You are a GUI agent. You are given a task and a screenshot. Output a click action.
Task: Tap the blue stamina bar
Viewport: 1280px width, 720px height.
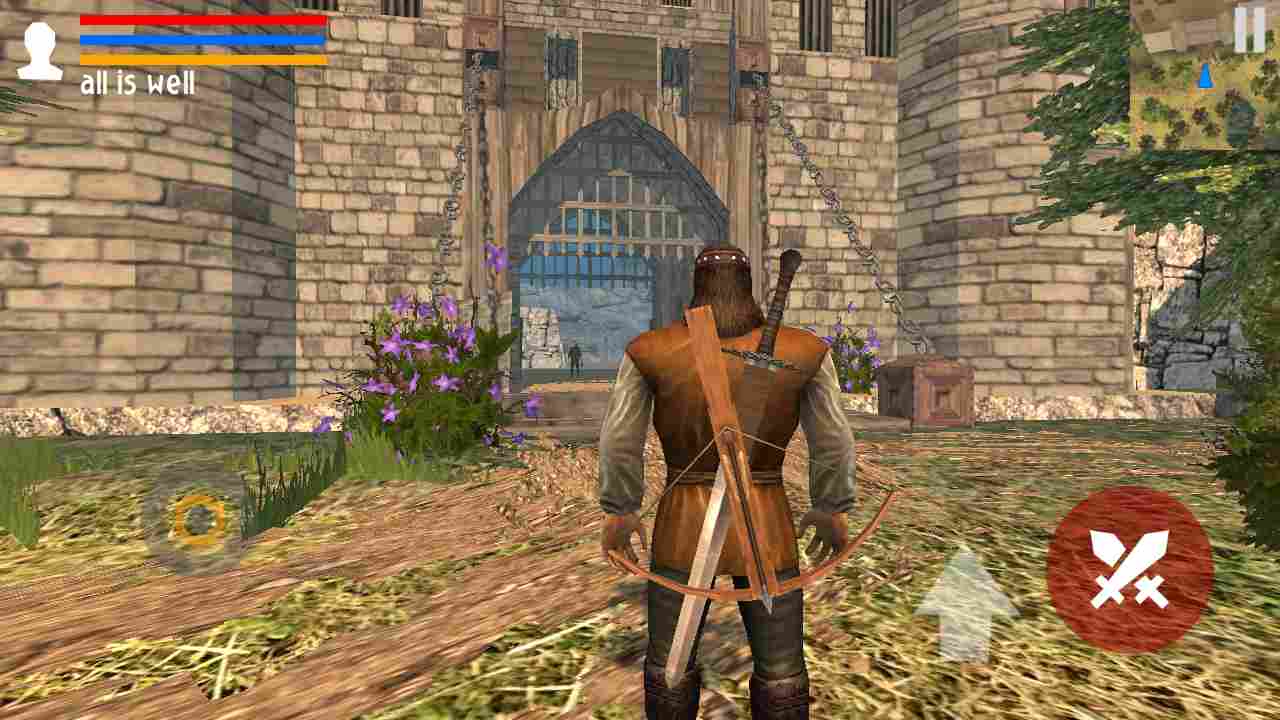tap(200, 38)
